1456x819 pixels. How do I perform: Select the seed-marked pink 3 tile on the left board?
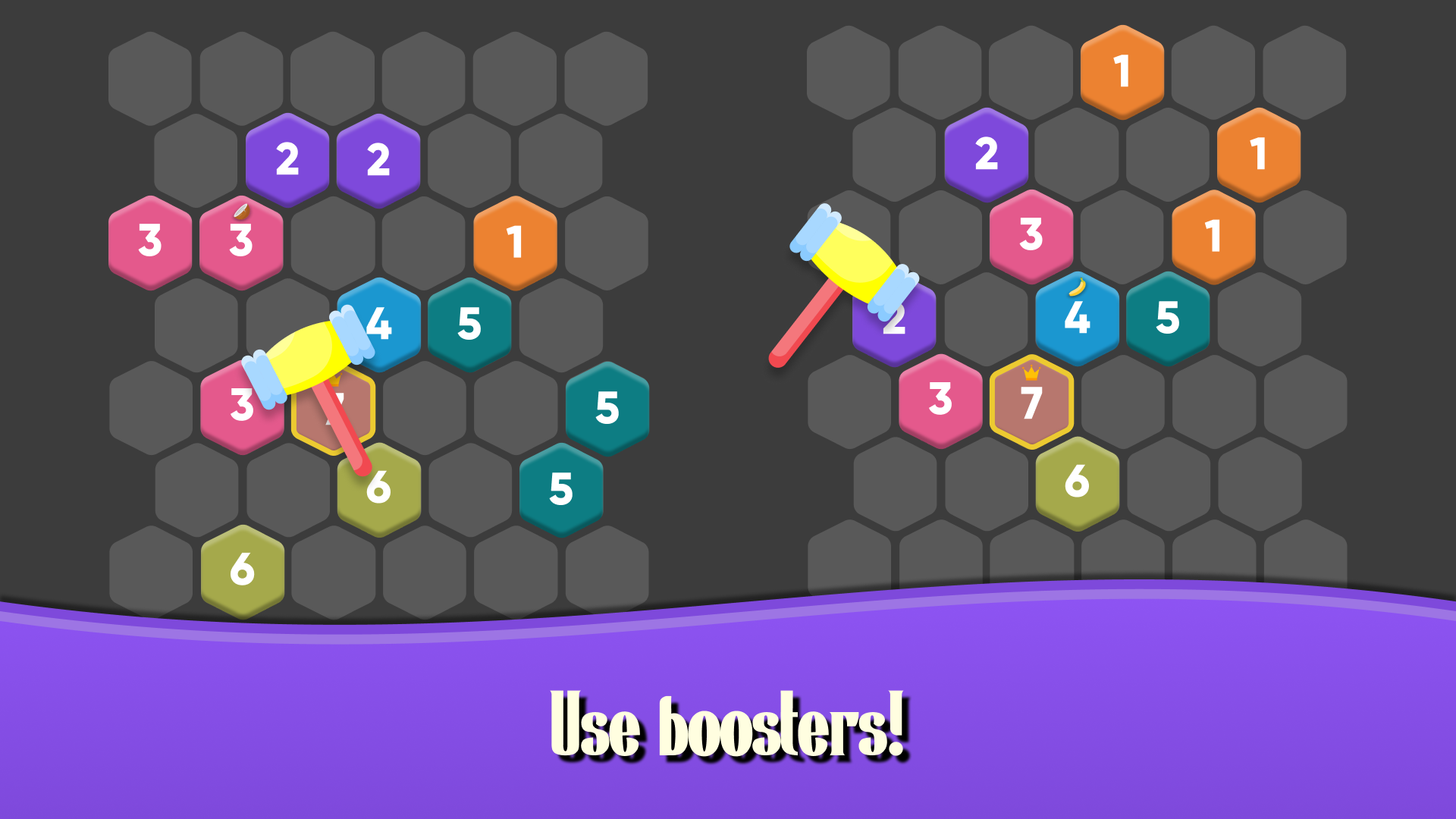(241, 243)
